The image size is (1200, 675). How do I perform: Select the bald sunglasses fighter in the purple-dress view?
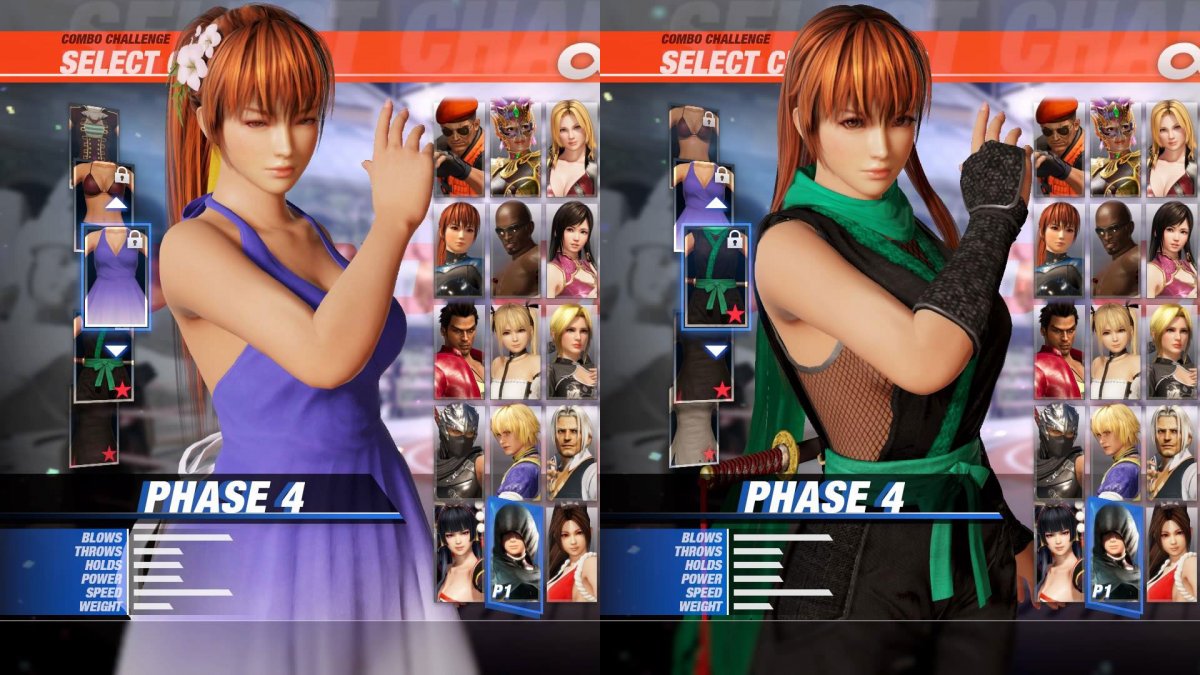click(x=515, y=248)
